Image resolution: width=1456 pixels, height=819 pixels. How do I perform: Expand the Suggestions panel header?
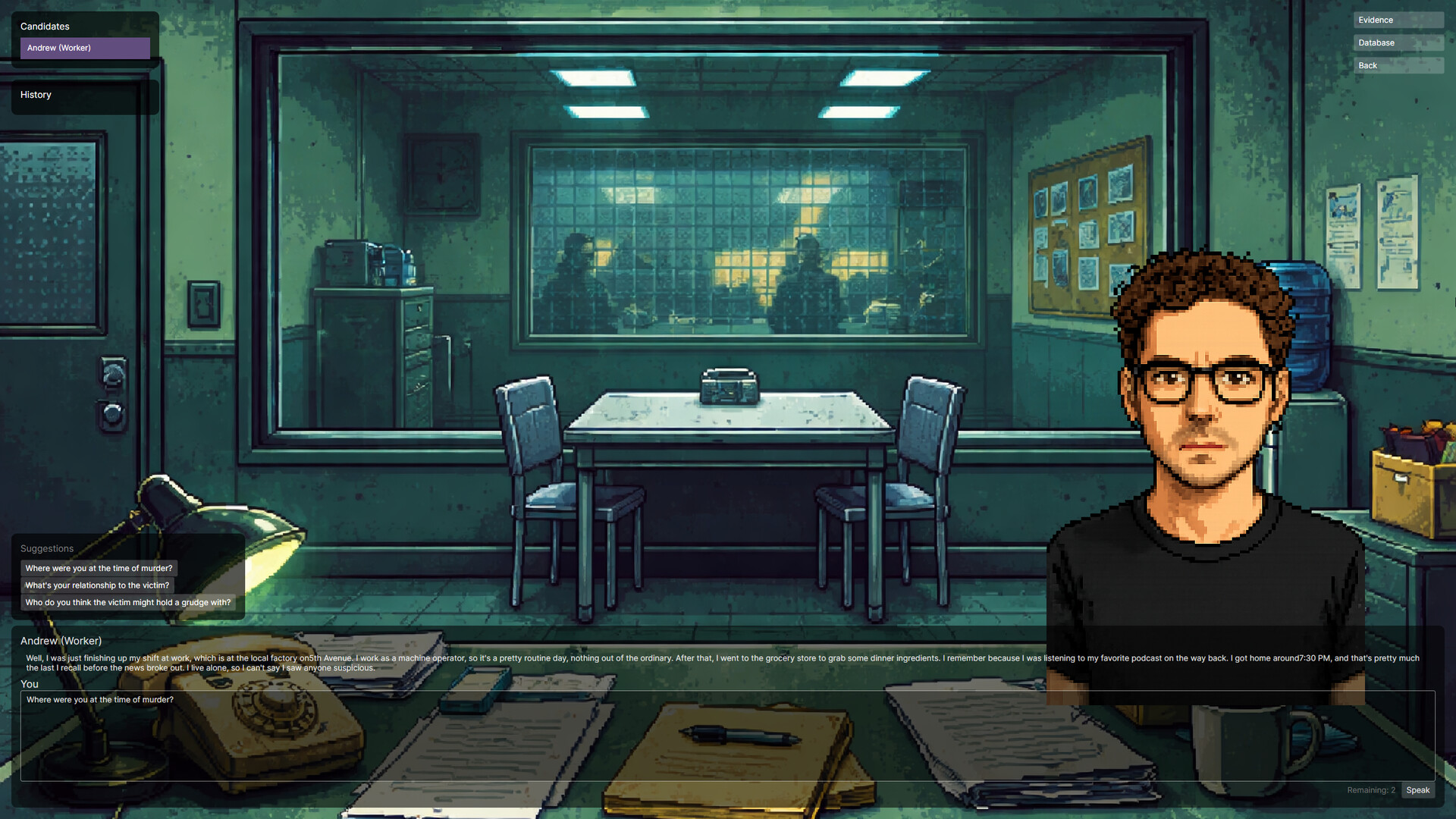point(46,548)
